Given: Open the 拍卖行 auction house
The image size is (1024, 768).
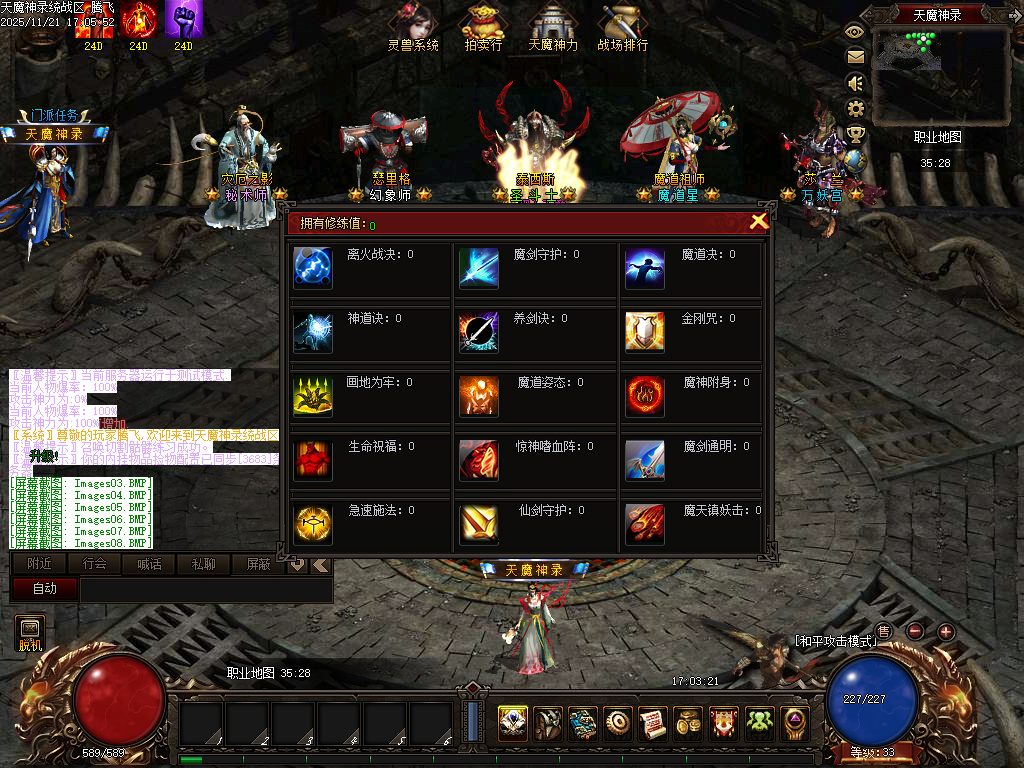Looking at the screenshot, I should tap(484, 27).
